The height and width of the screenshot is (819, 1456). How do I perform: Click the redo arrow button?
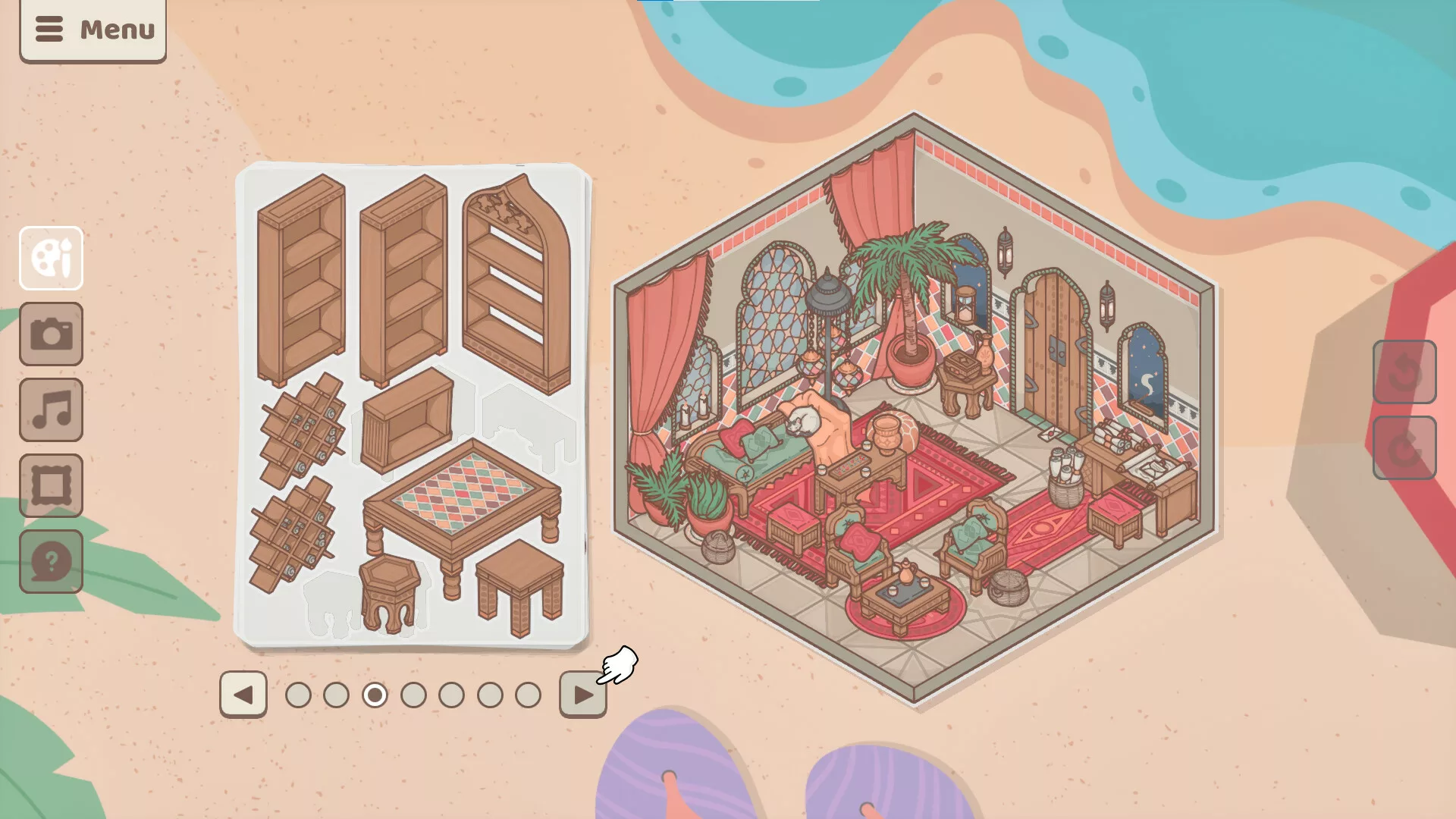point(1404,447)
